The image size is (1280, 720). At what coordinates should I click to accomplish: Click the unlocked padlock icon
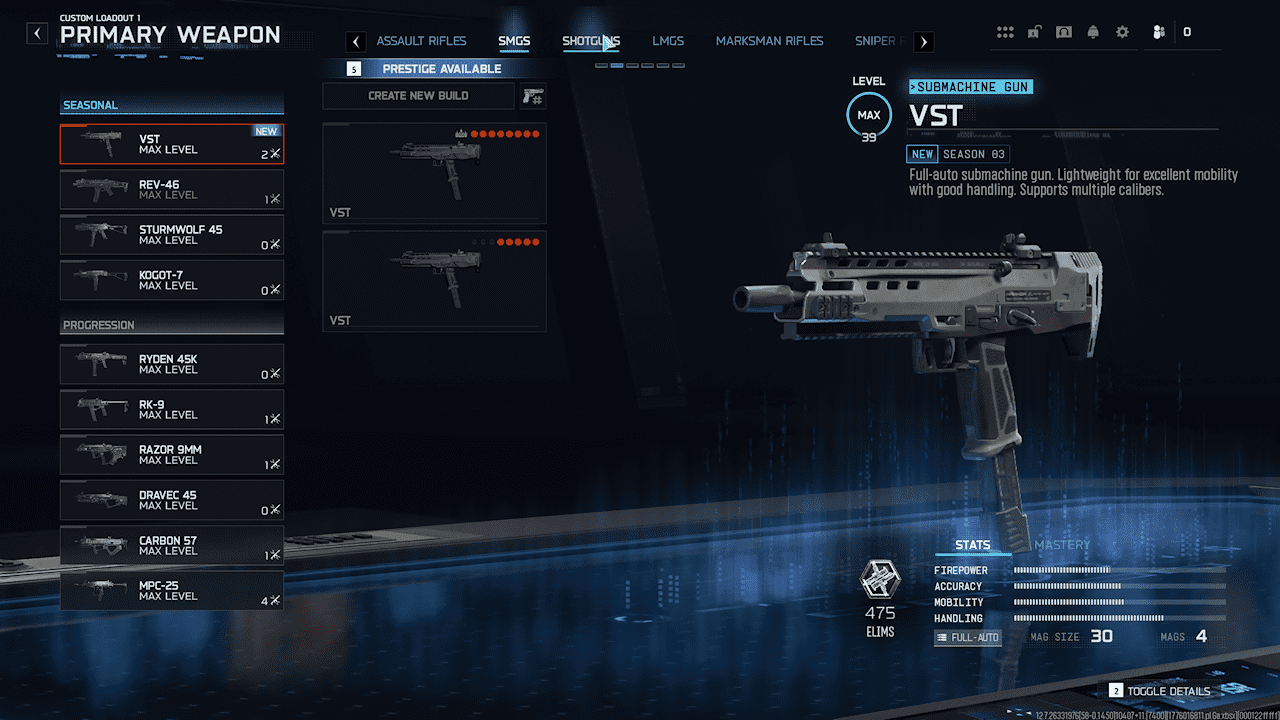[1034, 31]
